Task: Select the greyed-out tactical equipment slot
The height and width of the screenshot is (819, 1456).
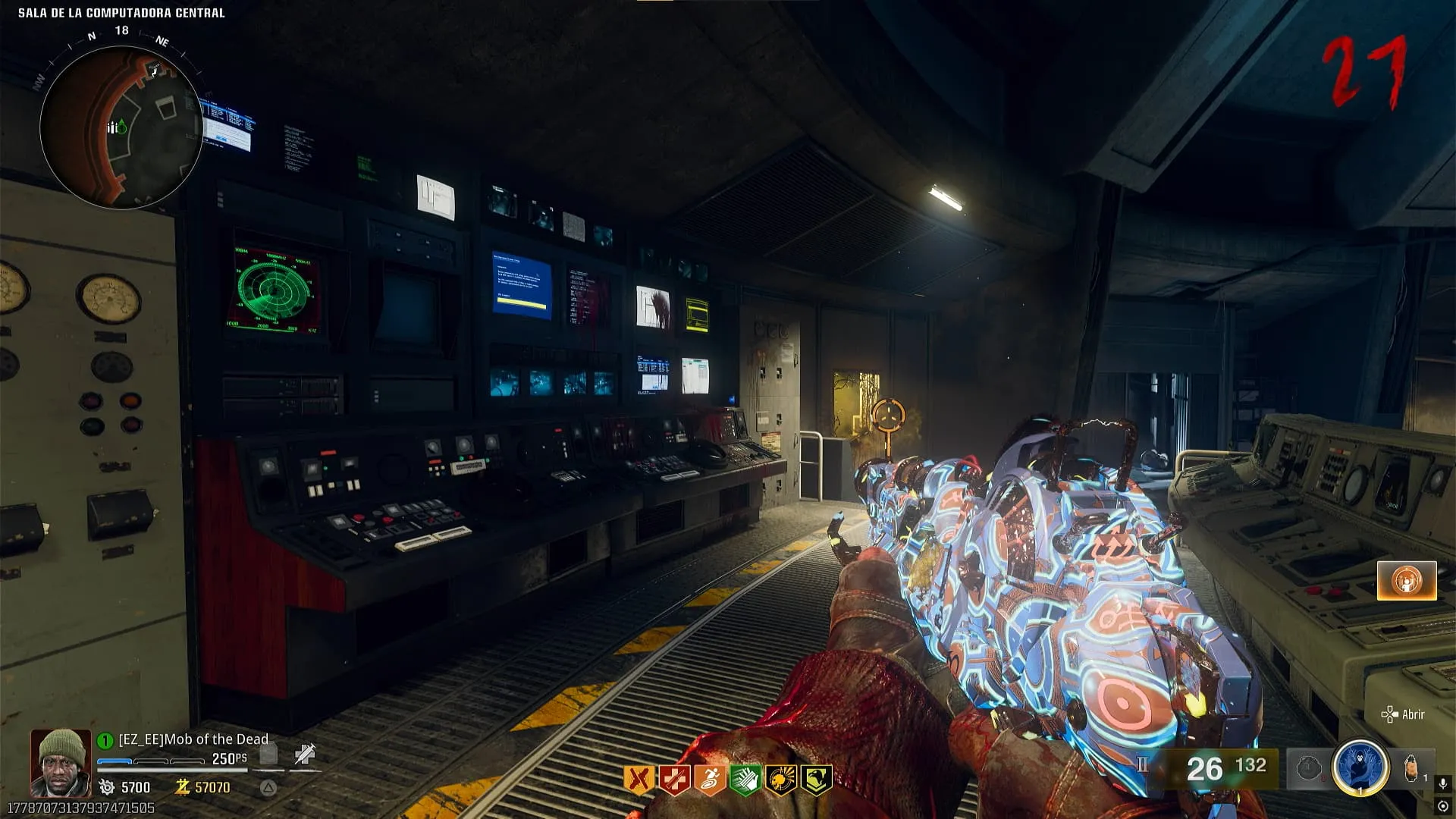Action: click(x=1309, y=769)
